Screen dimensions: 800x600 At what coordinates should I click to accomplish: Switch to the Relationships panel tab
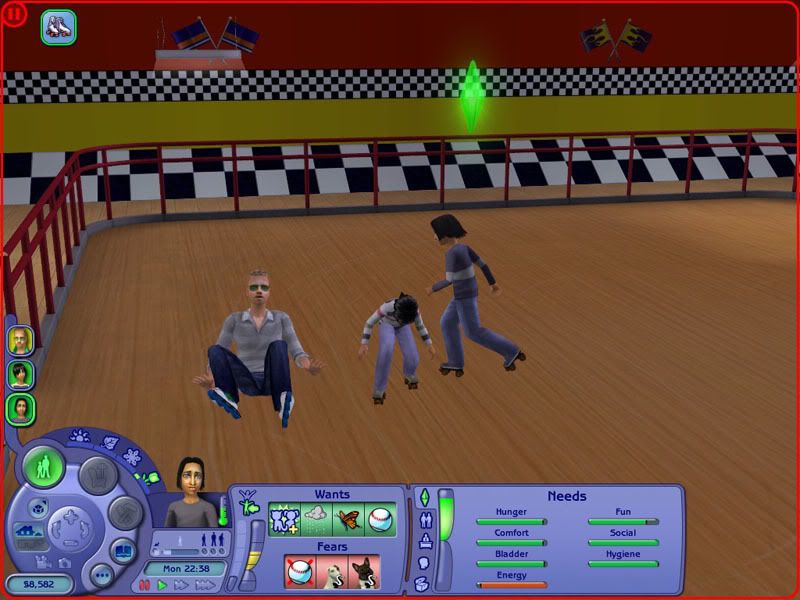[423, 520]
